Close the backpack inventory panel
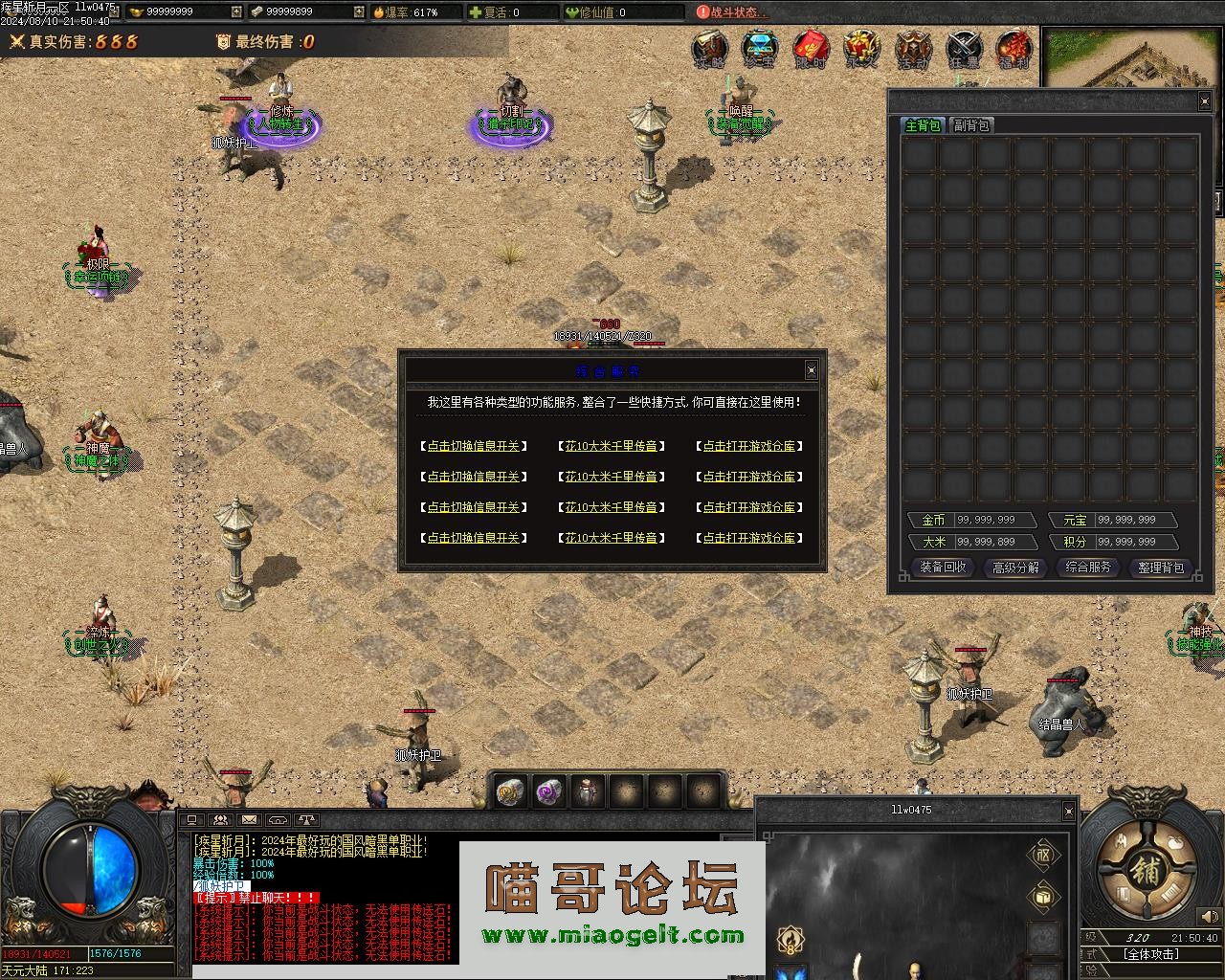The image size is (1225, 980). point(1204,101)
